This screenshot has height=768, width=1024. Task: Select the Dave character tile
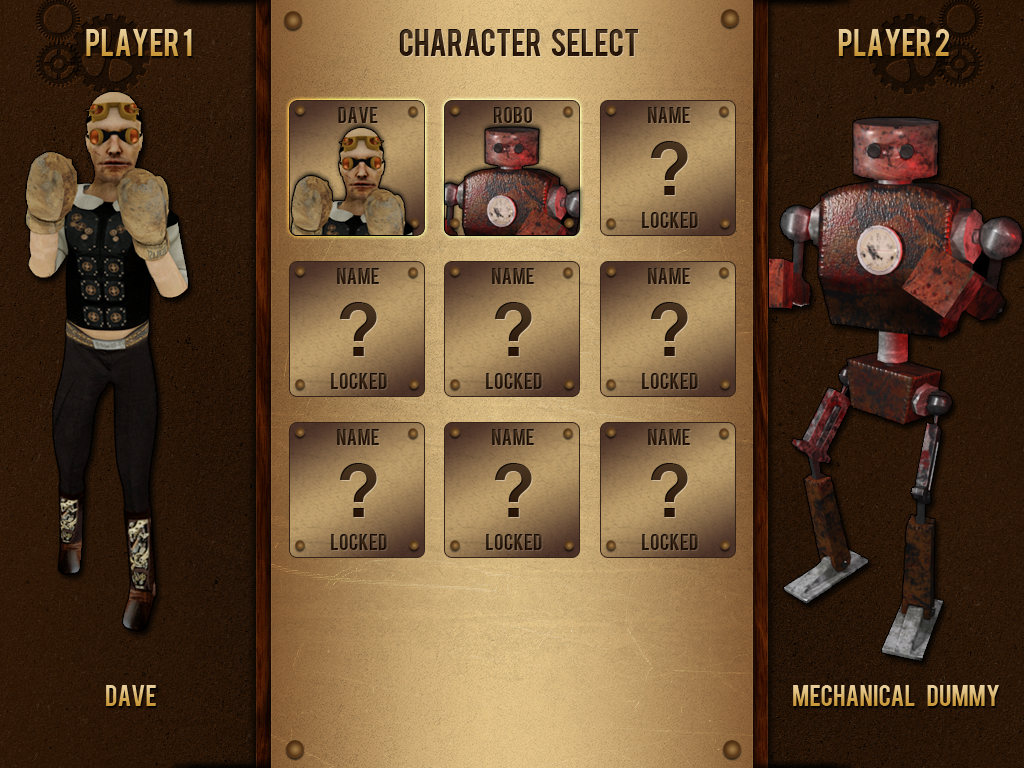[357, 168]
